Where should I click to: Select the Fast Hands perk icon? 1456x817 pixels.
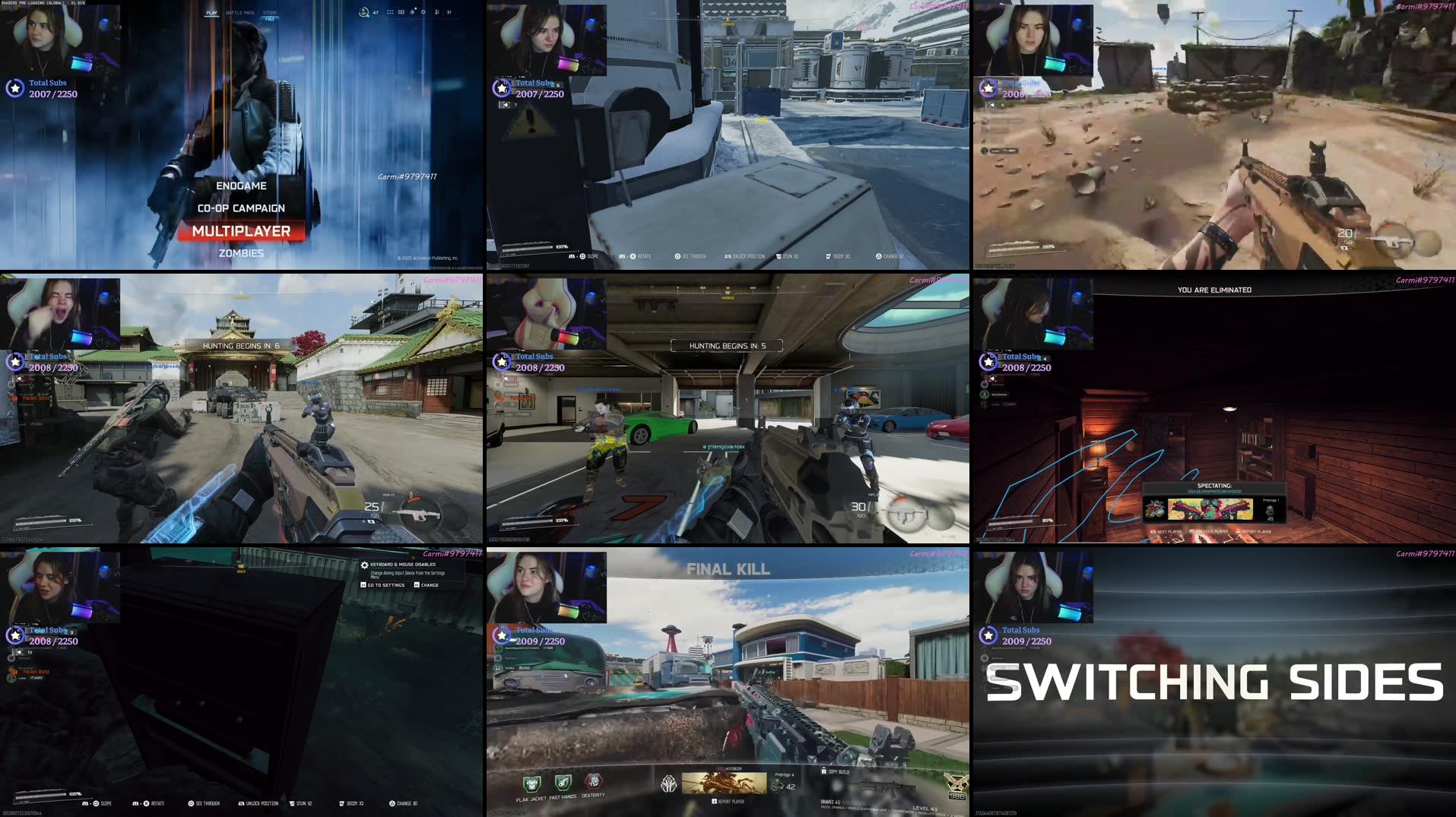[563, 782]
